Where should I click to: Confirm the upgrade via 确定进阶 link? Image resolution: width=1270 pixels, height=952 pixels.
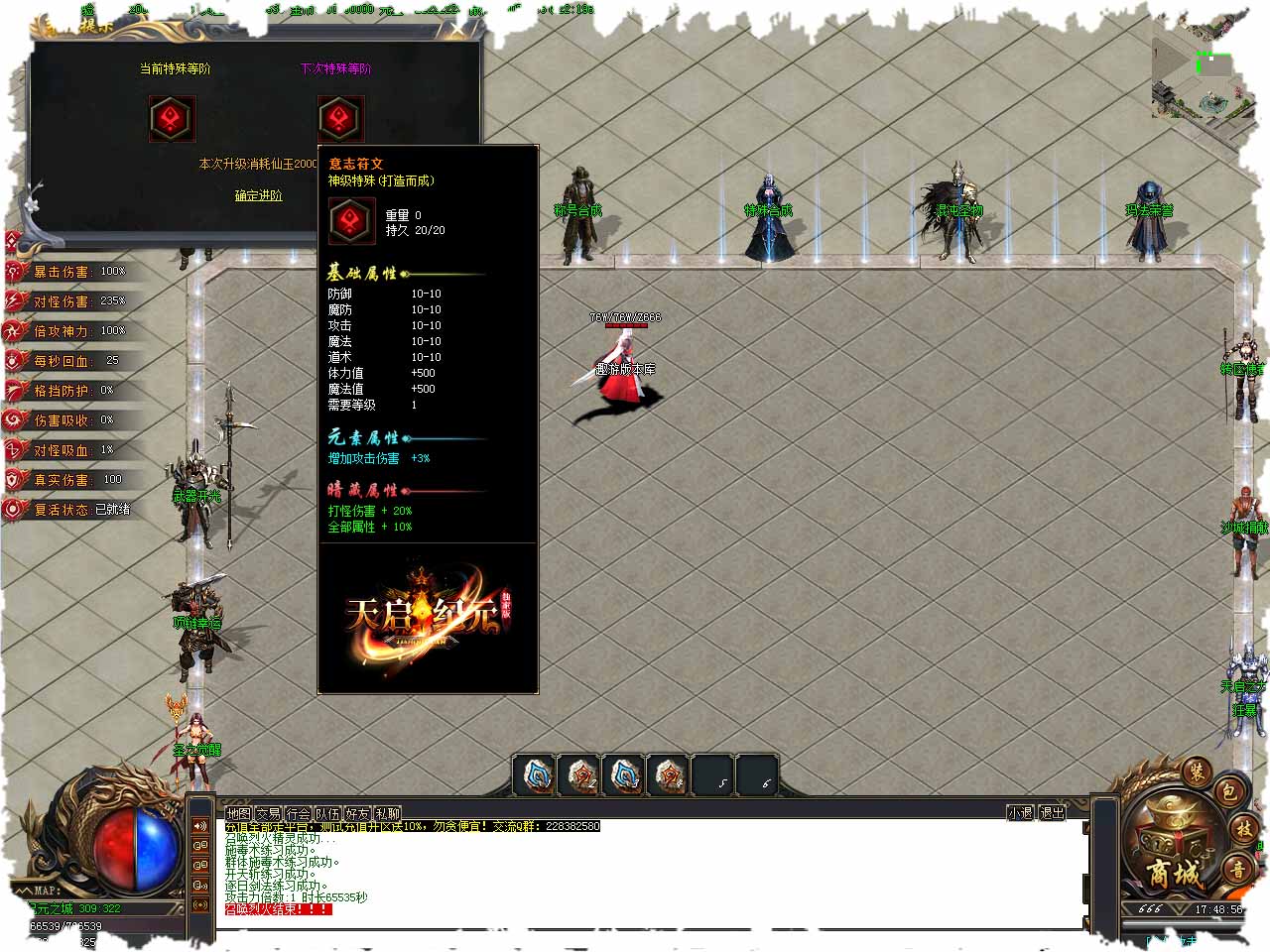258,195
